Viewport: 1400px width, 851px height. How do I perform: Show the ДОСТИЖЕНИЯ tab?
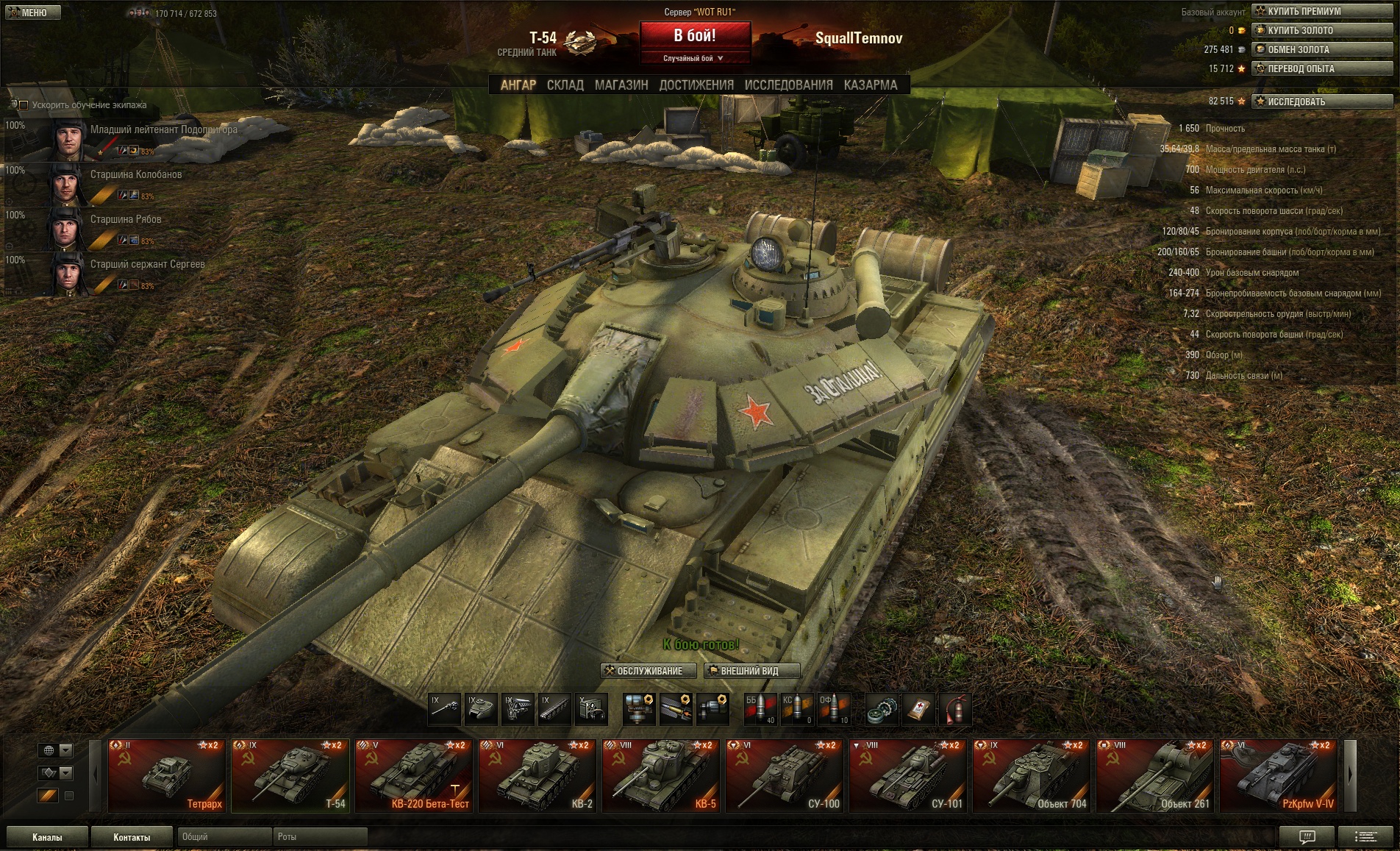click(x=696, y=85)
